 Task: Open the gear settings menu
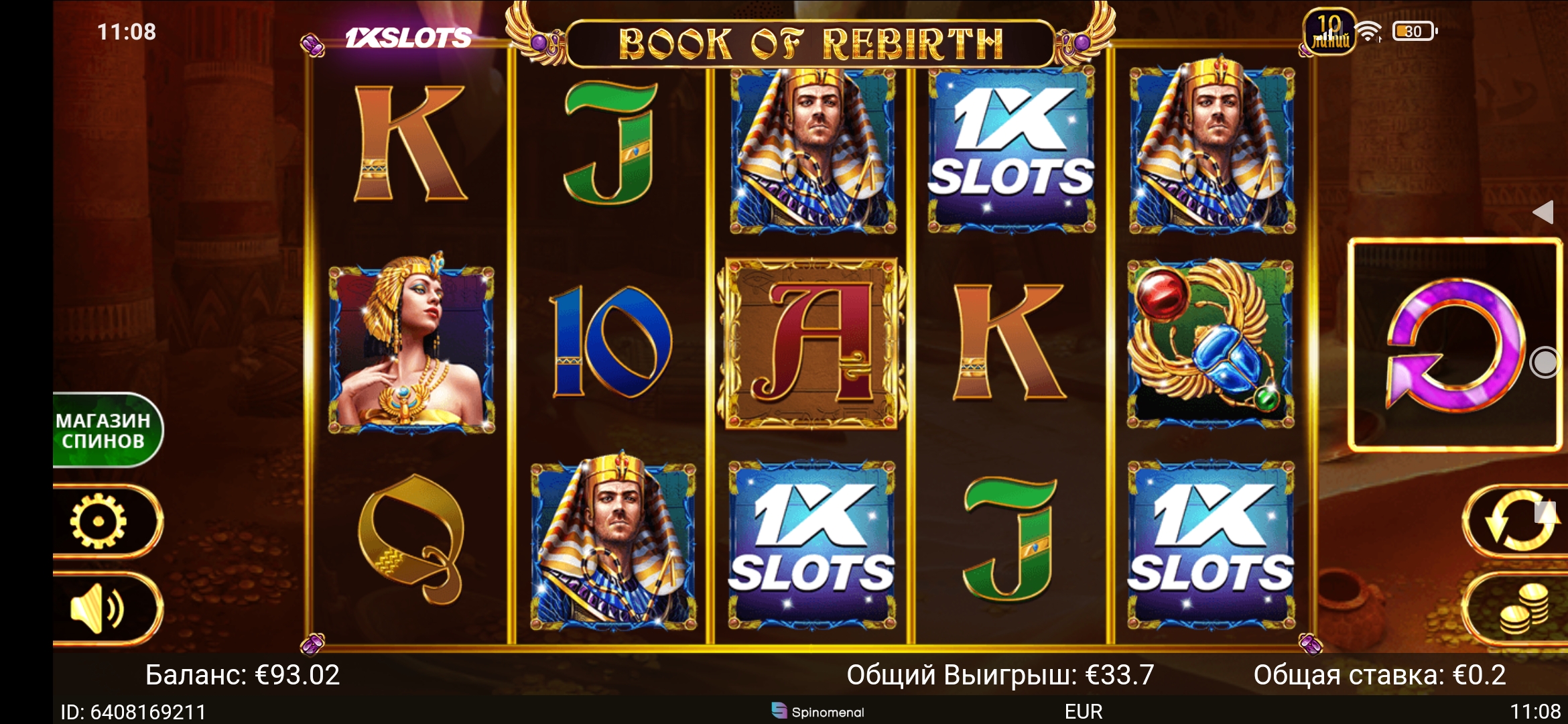[x=99, y=521]
